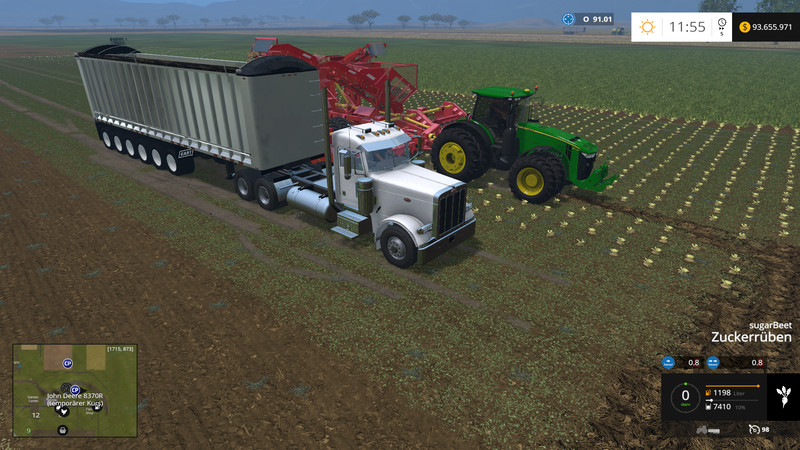This screenshot has width=800, height=450.
Task: Click the sun weather icon
Action: [648, 27]
